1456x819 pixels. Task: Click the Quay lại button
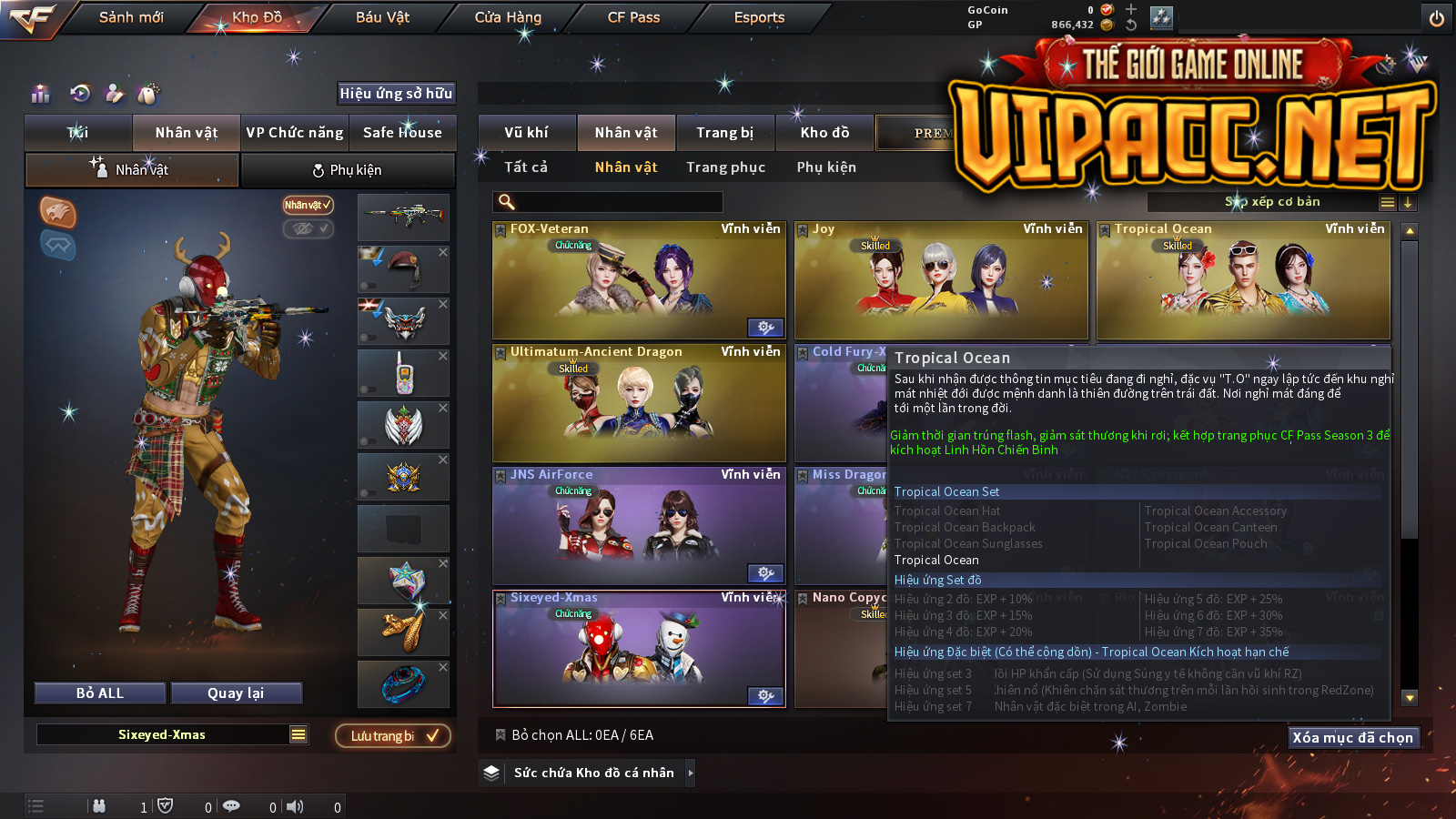coord(236,693)
